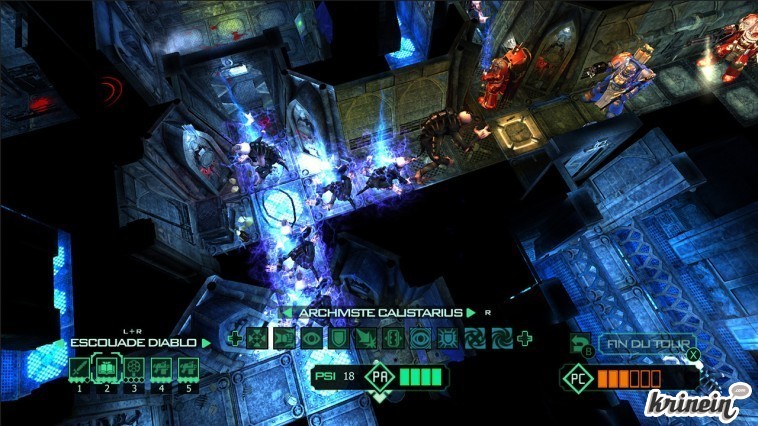Image resolution: width=758 pixels, height=426 pixels.
Task: Open the krinein.com watermark logo
Action: (702, 403)
